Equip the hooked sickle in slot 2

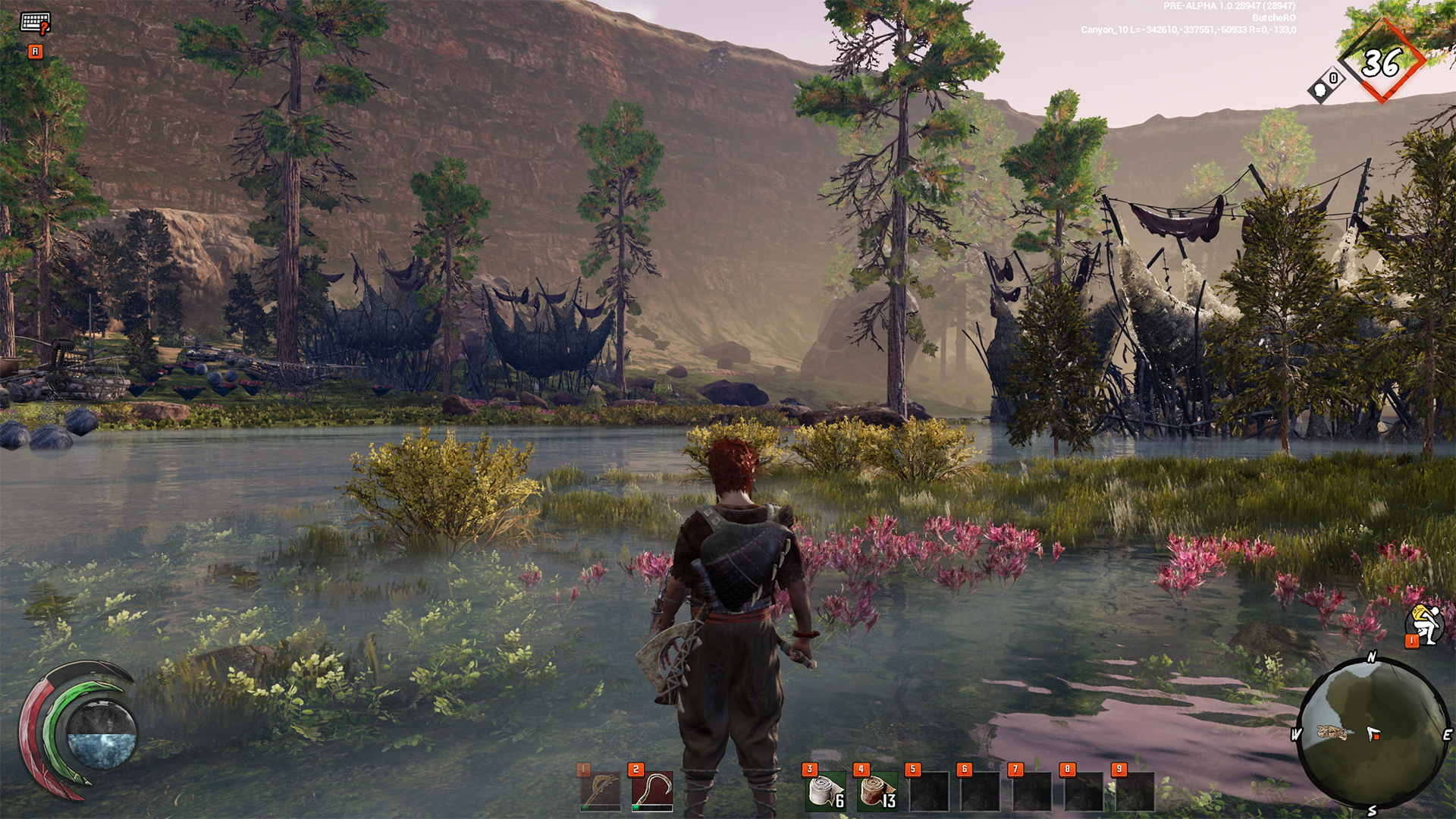pos(651,791)
